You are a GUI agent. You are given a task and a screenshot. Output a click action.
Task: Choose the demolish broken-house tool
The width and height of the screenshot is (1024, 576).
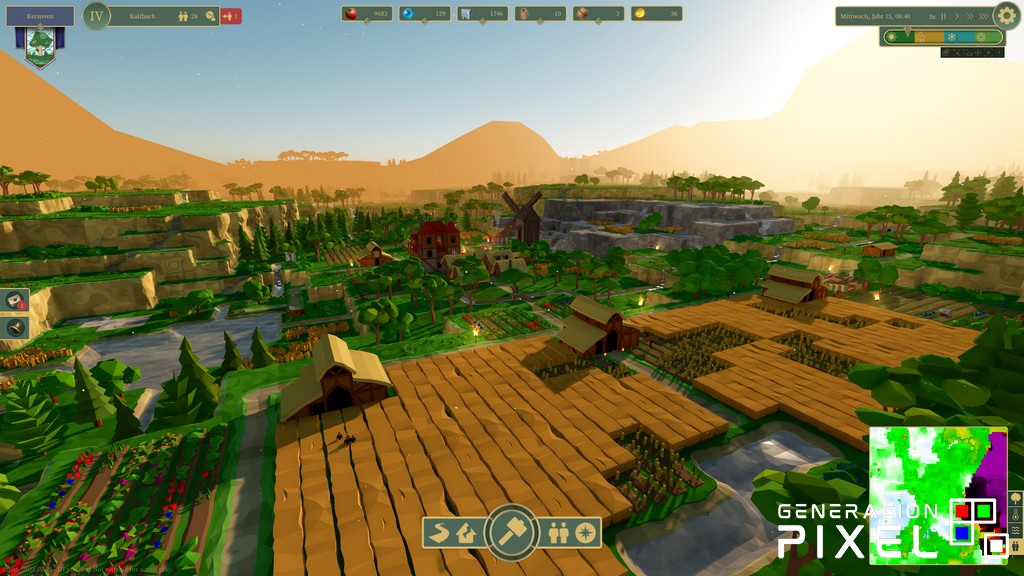(x=465, y=533)
